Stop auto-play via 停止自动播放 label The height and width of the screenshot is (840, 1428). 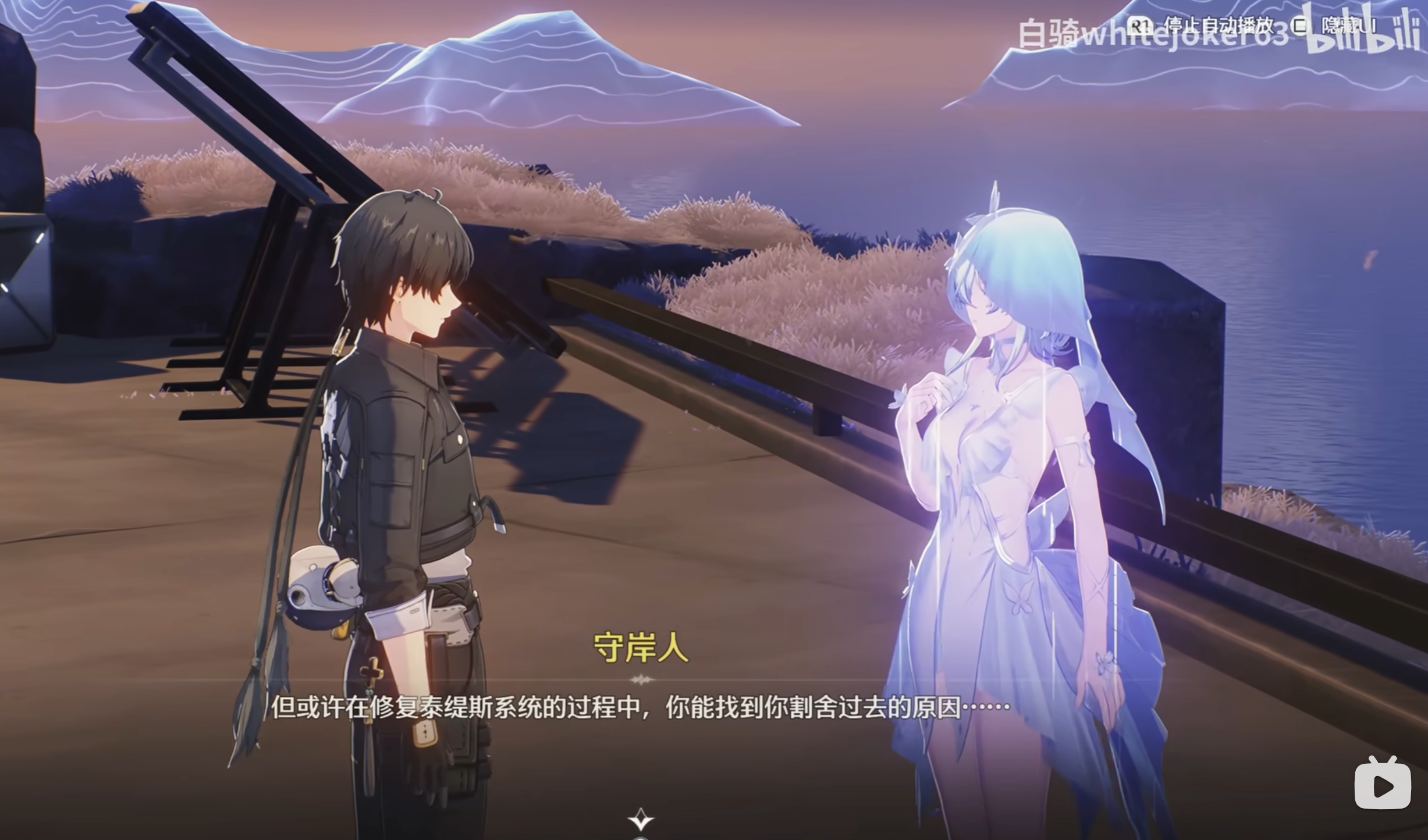click(1217, 26)
